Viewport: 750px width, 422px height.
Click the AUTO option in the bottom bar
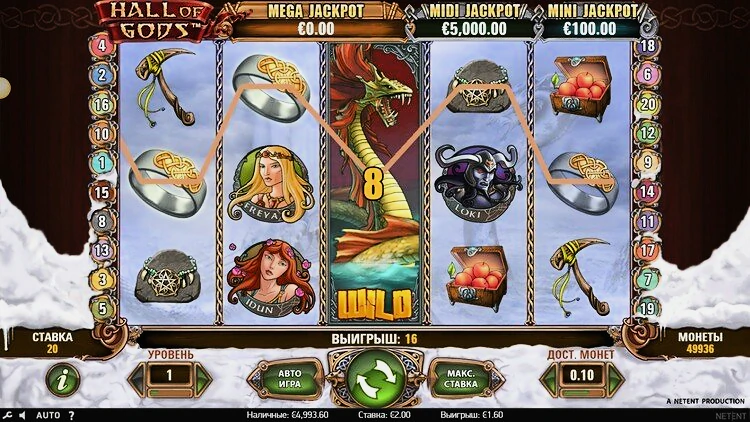[48, 415]
